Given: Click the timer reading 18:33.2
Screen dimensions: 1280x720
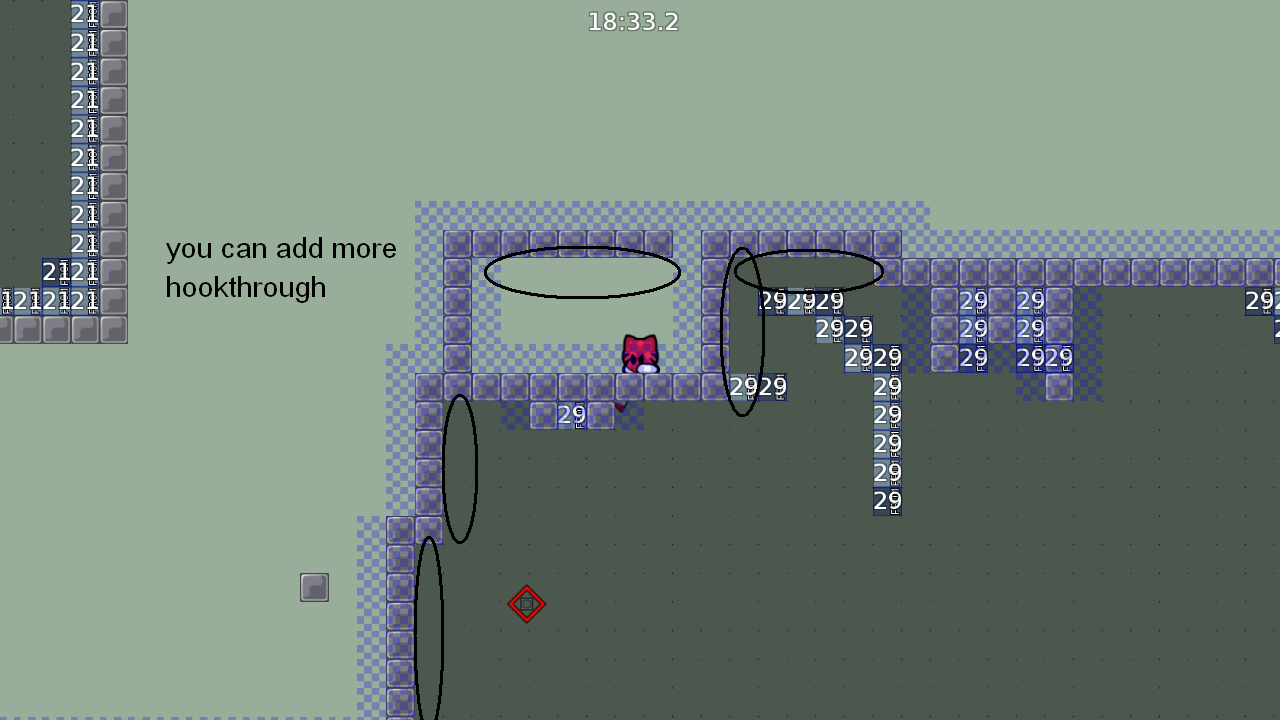Looking at the screenshot, I should pyautogui.click(x=633, y=21).
